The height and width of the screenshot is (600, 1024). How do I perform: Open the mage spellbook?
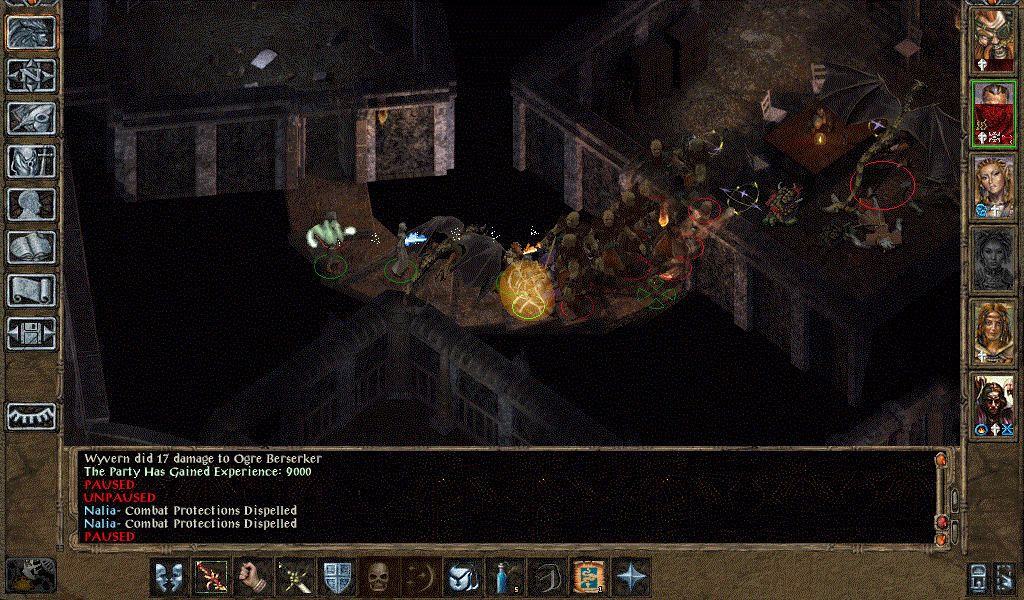31,247
